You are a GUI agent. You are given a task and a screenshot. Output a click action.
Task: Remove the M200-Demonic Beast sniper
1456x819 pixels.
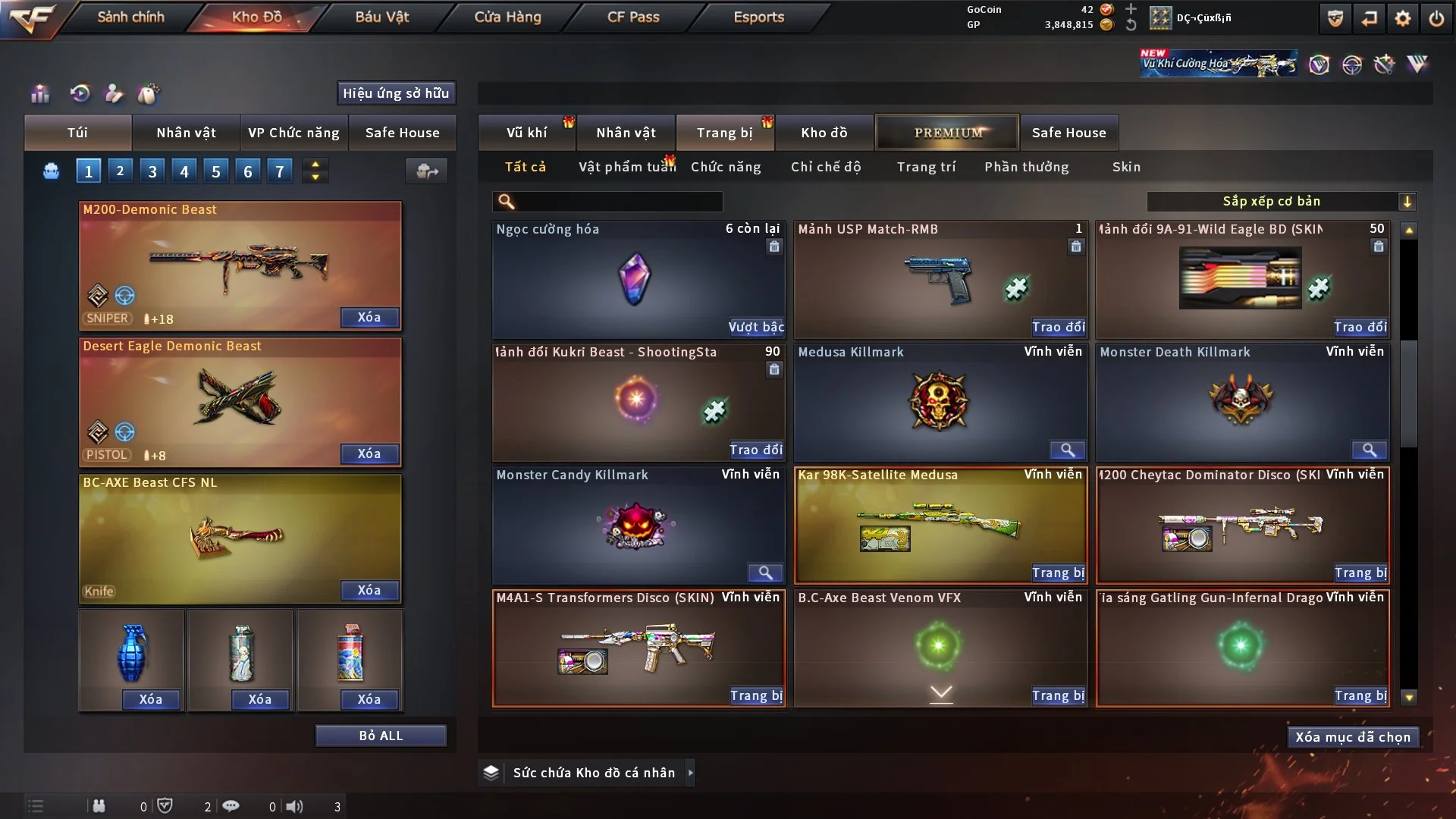[x=369, y=317]
